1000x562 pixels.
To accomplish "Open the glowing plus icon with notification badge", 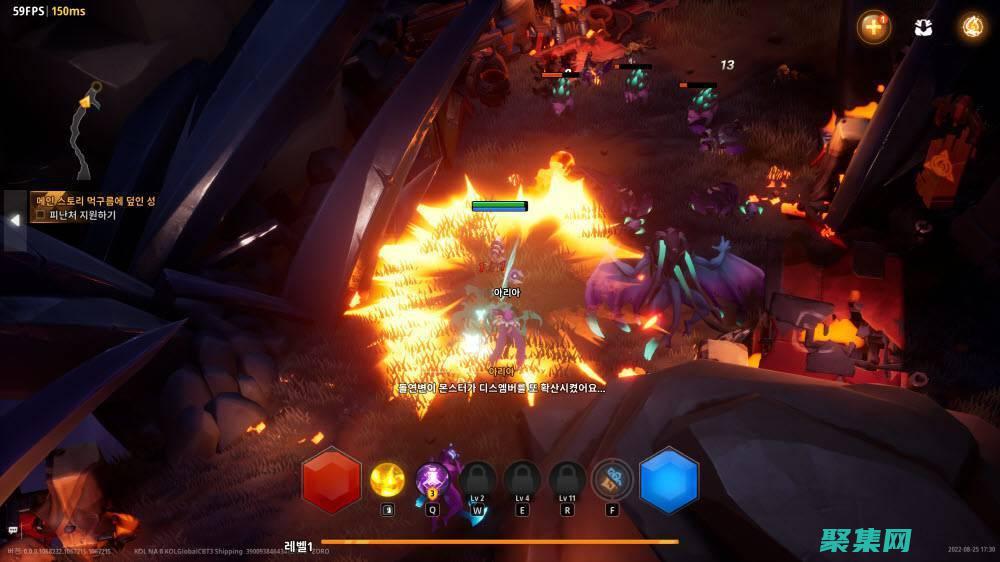I will 874,27.
